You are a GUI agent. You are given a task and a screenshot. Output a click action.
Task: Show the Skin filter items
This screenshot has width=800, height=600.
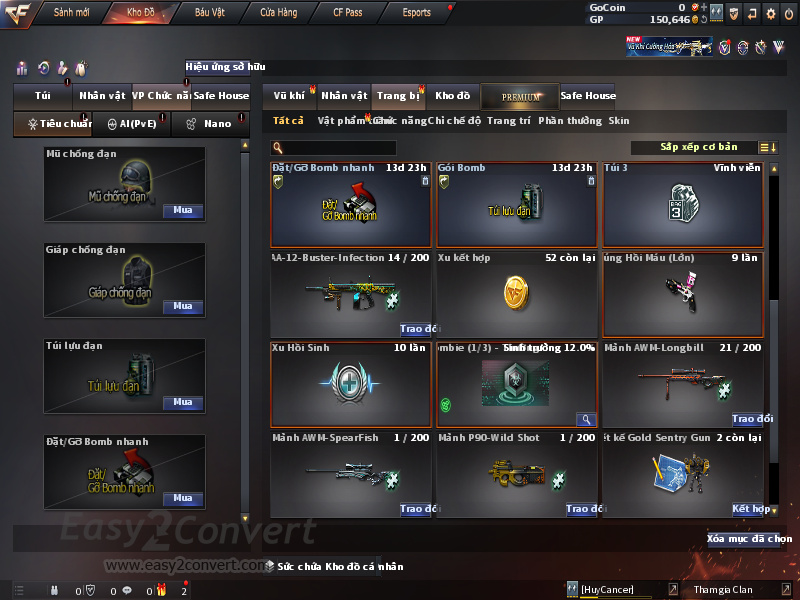click(619, 121)
